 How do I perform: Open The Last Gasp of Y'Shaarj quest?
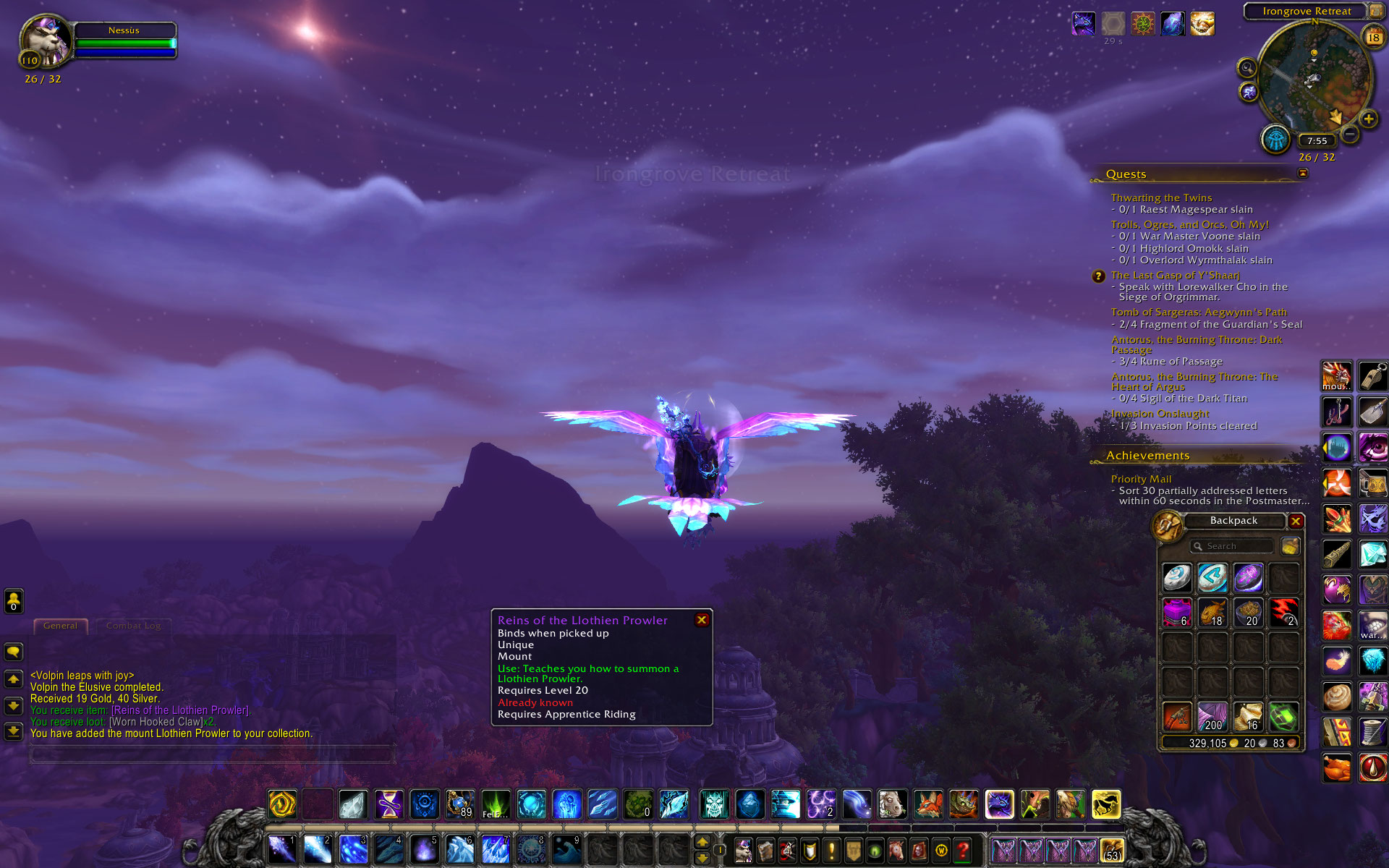tap(1175, 276)
